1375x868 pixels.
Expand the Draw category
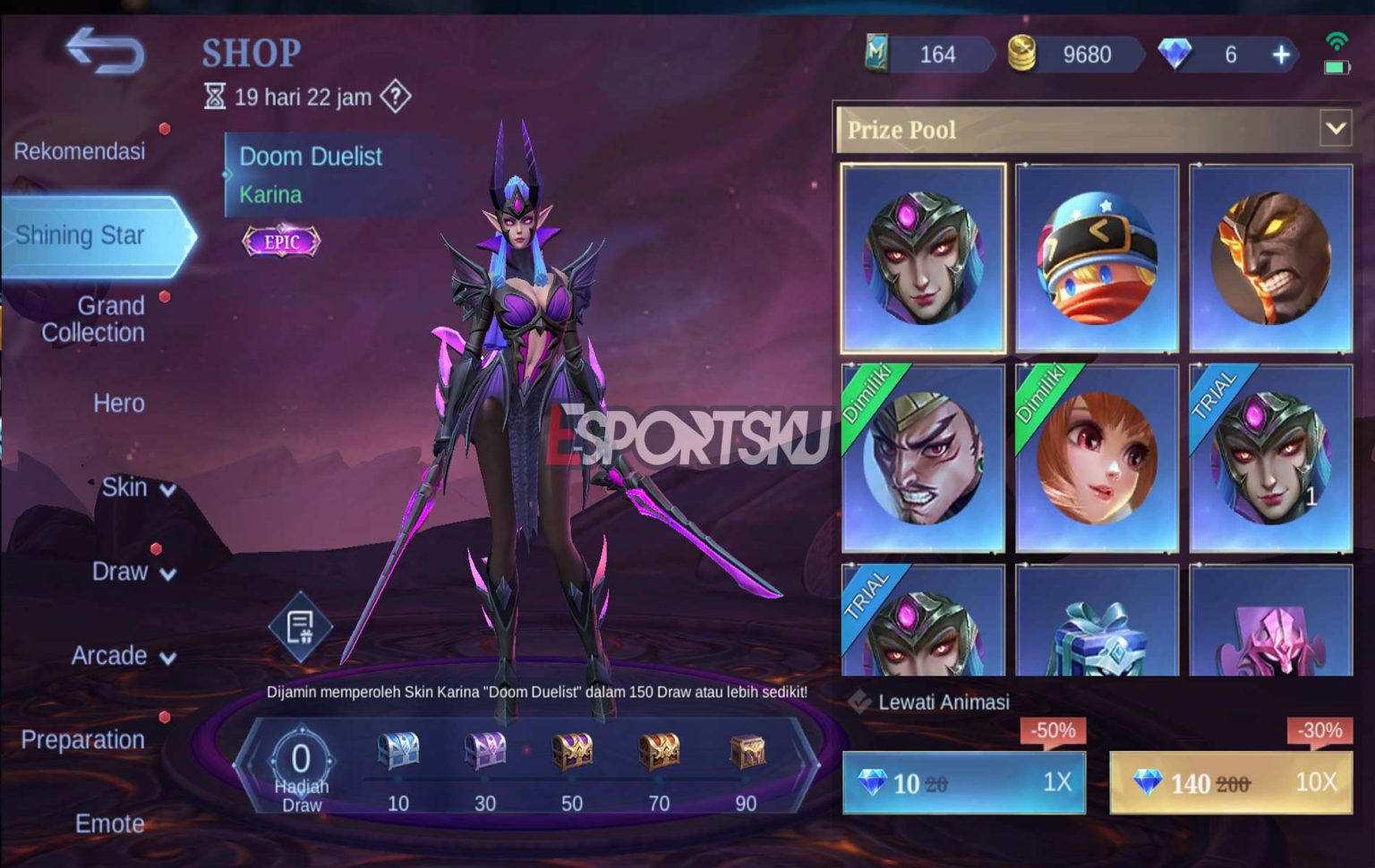click(135, 572)
